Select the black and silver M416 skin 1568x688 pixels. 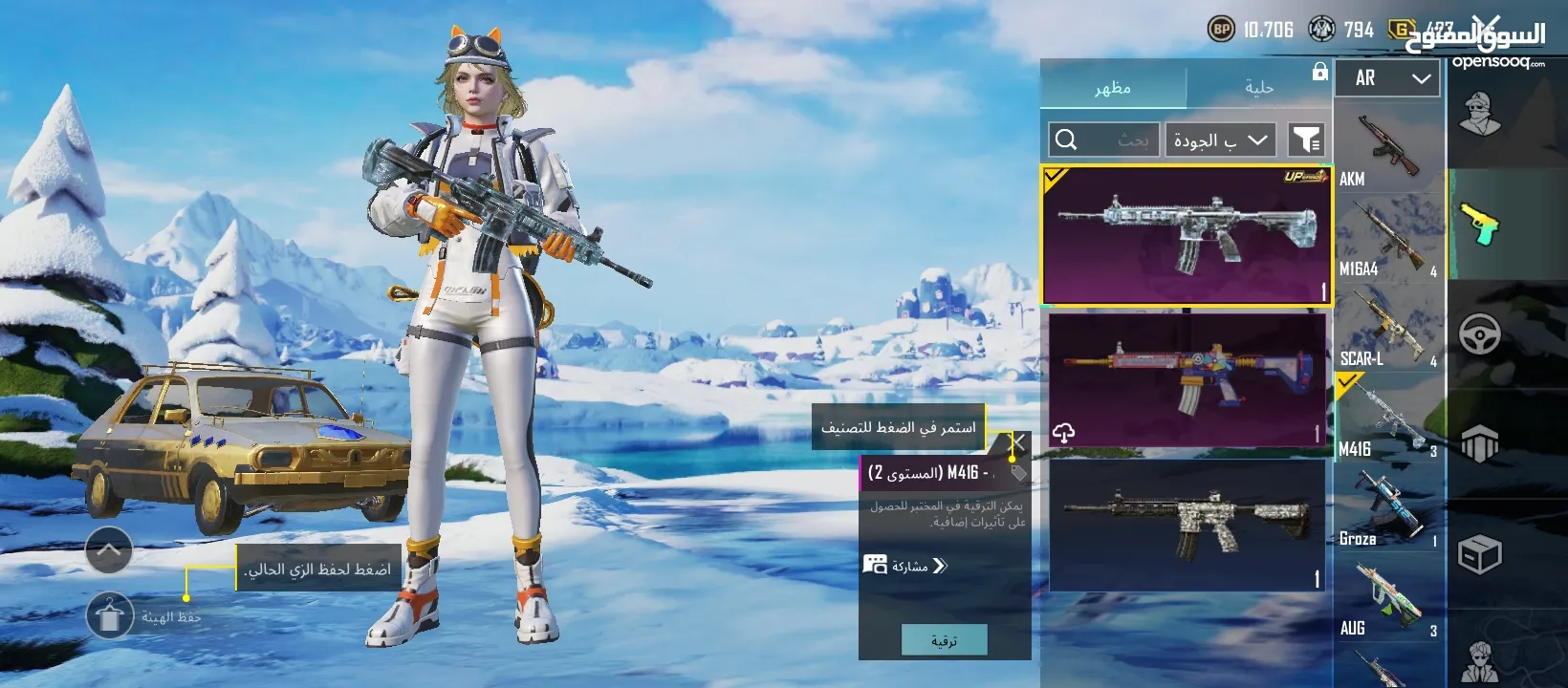coord(1187,526)
